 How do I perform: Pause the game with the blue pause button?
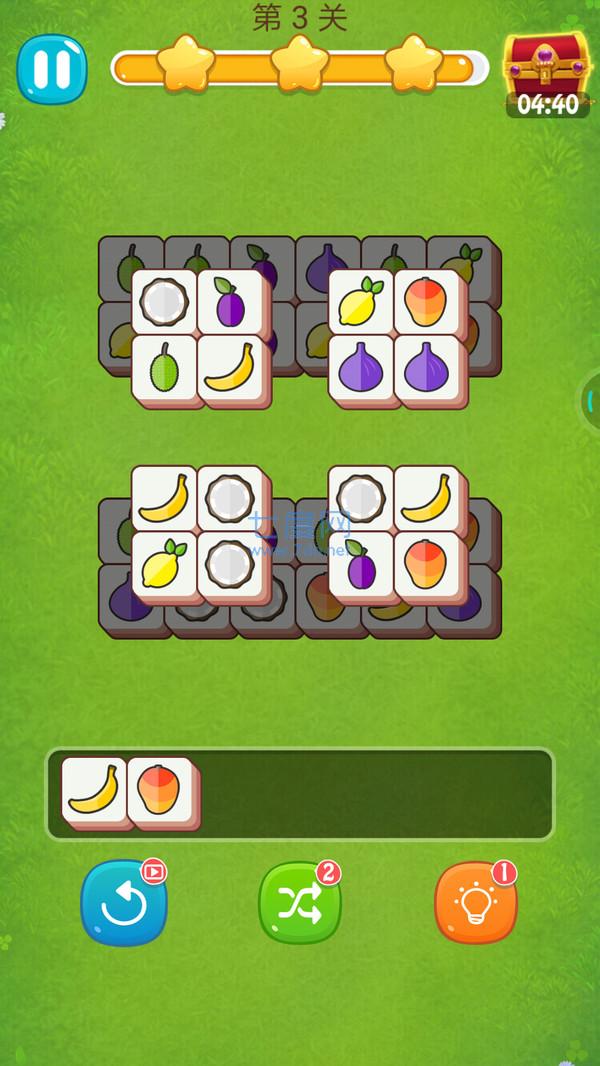(x=51, y=68)
